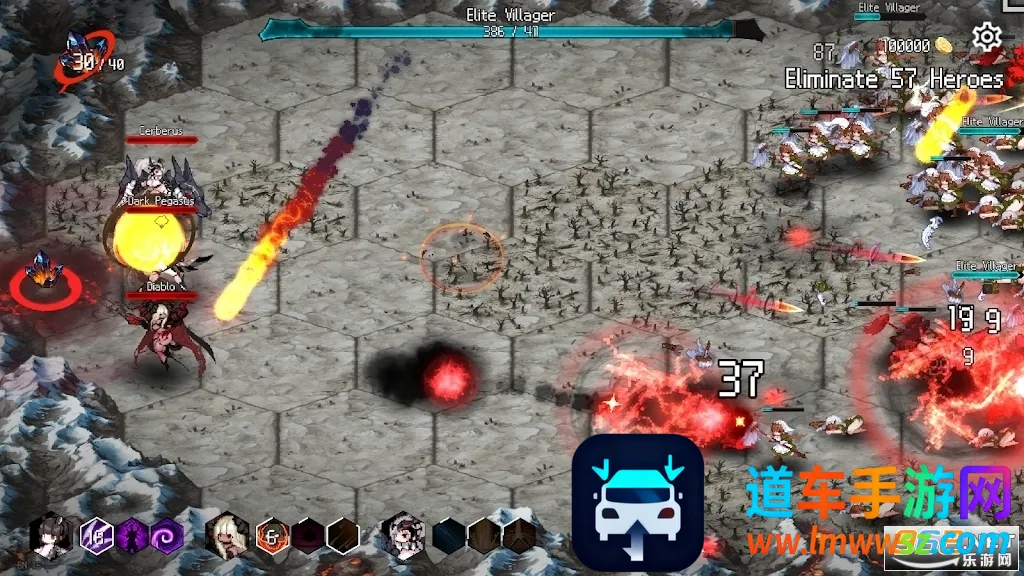Choose the blonde-haired monster portrait

coord(226,536)
